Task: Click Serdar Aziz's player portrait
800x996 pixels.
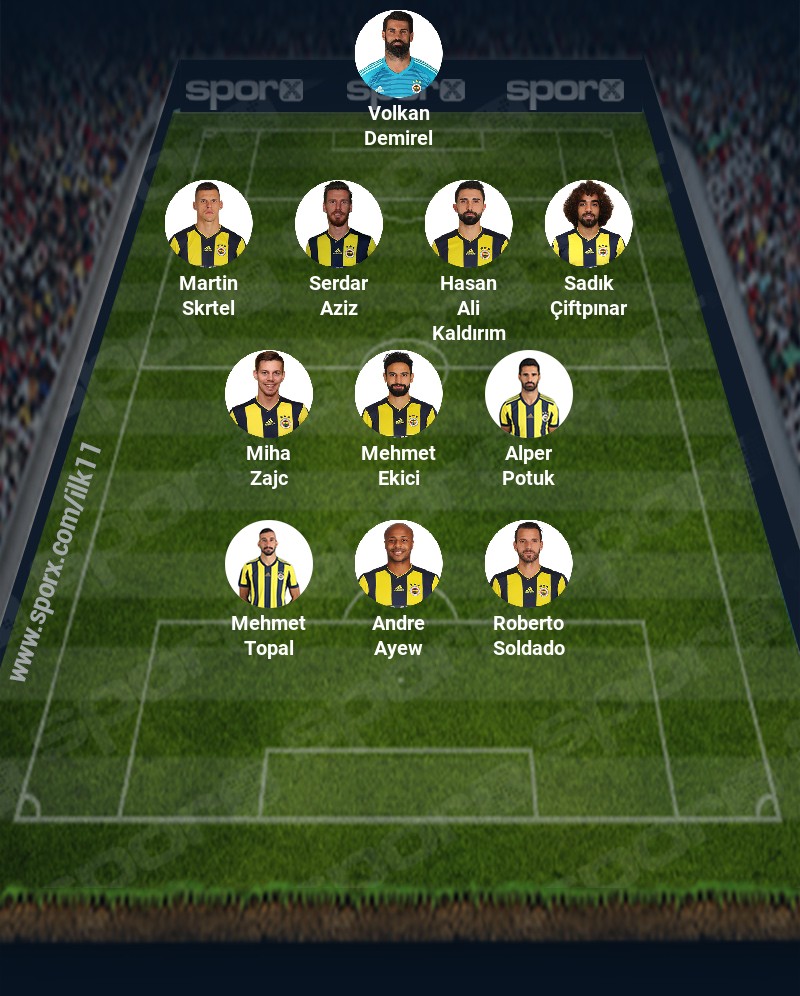Action: click(338, 224)
